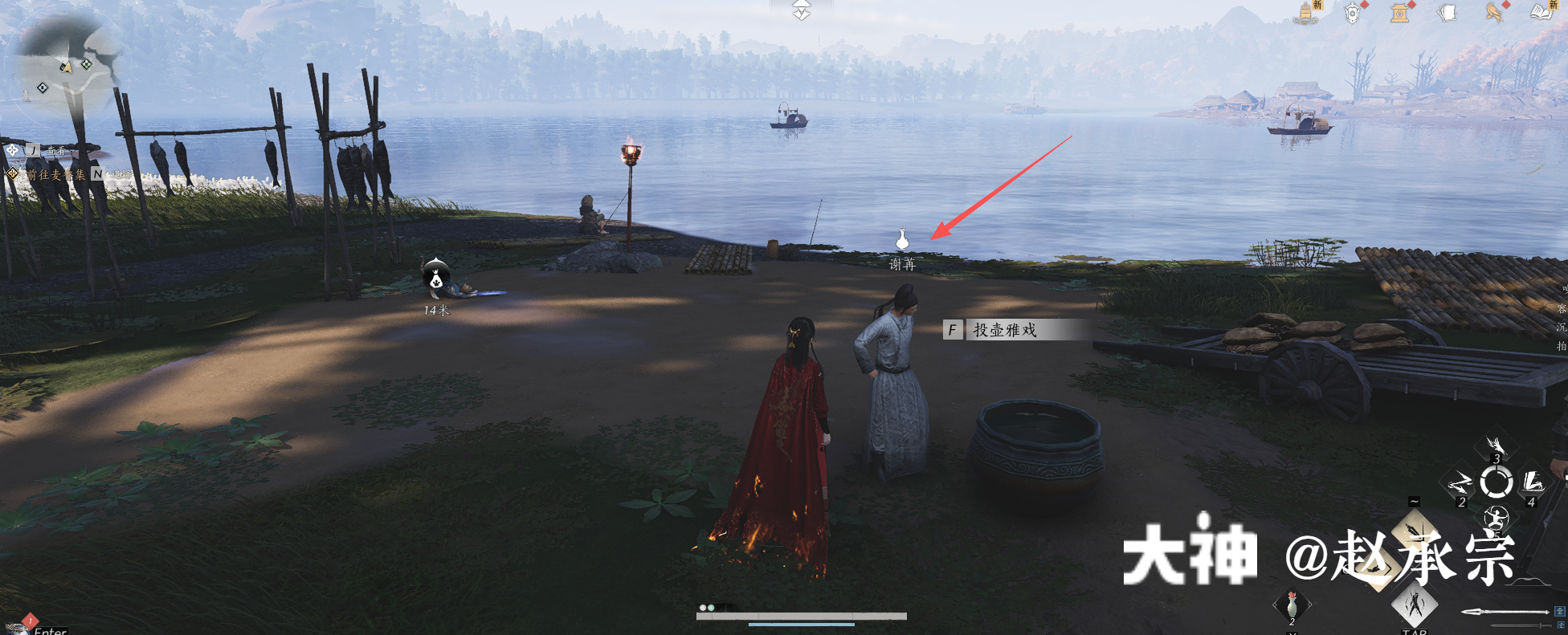Viewport: 1568px width, 635px height.
Task: Activate the skill icon labeled 3
Action: click(x=1496, y=446)
